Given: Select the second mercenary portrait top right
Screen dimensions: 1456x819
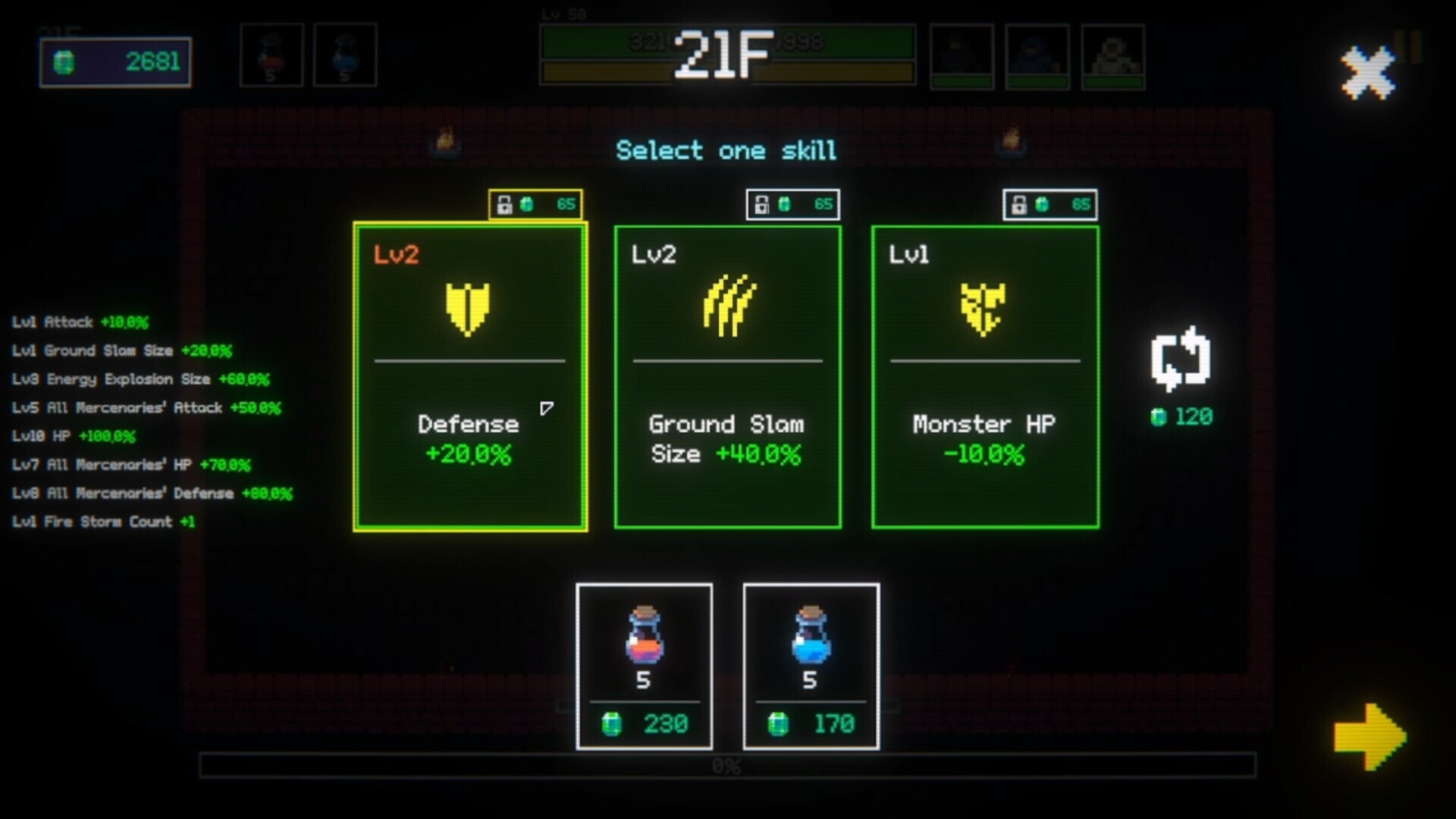Looking at the screenshot, I should point(1037,54).
